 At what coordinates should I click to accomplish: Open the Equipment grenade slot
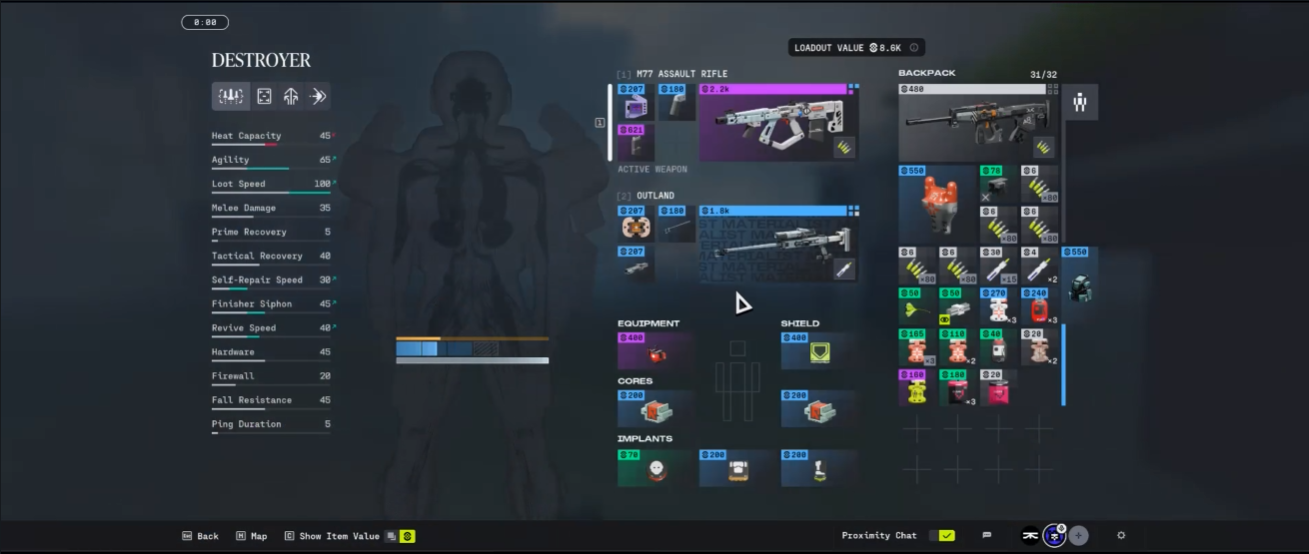pyautogui.click(x=655, y=351)
